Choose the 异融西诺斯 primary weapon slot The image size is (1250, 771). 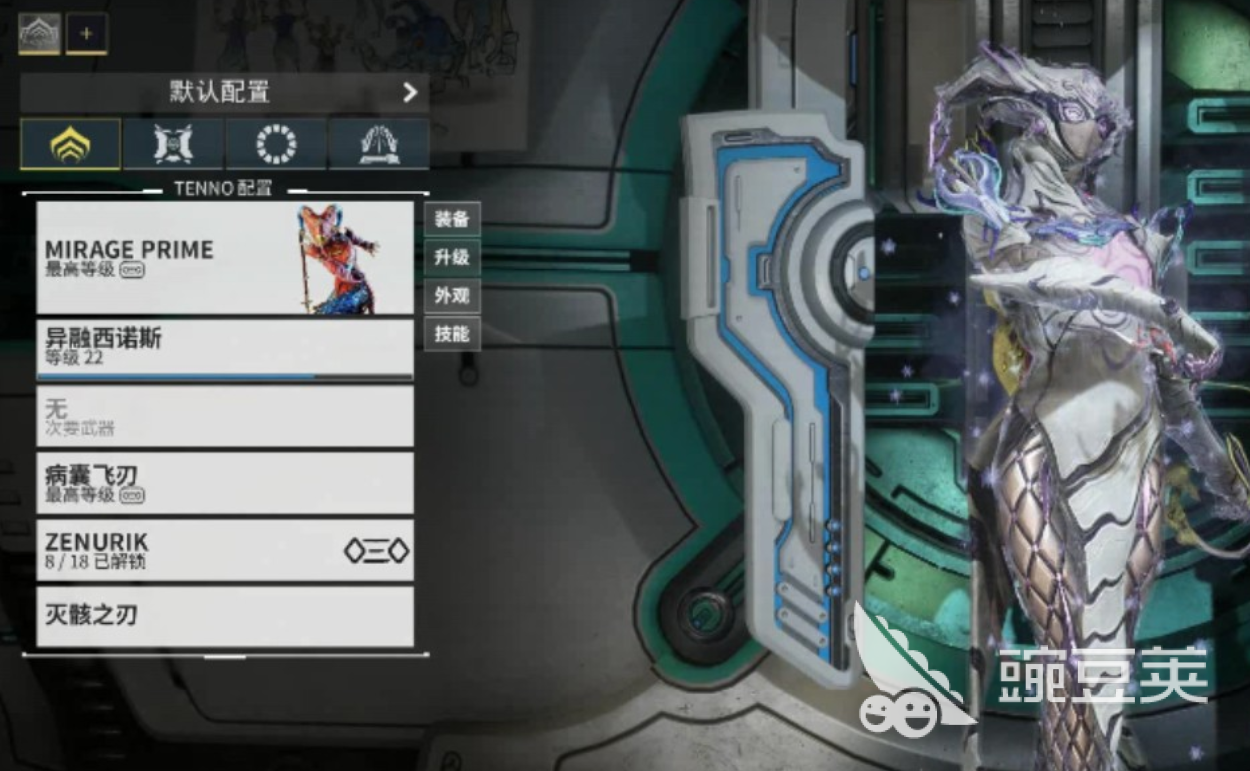(225, 348)
